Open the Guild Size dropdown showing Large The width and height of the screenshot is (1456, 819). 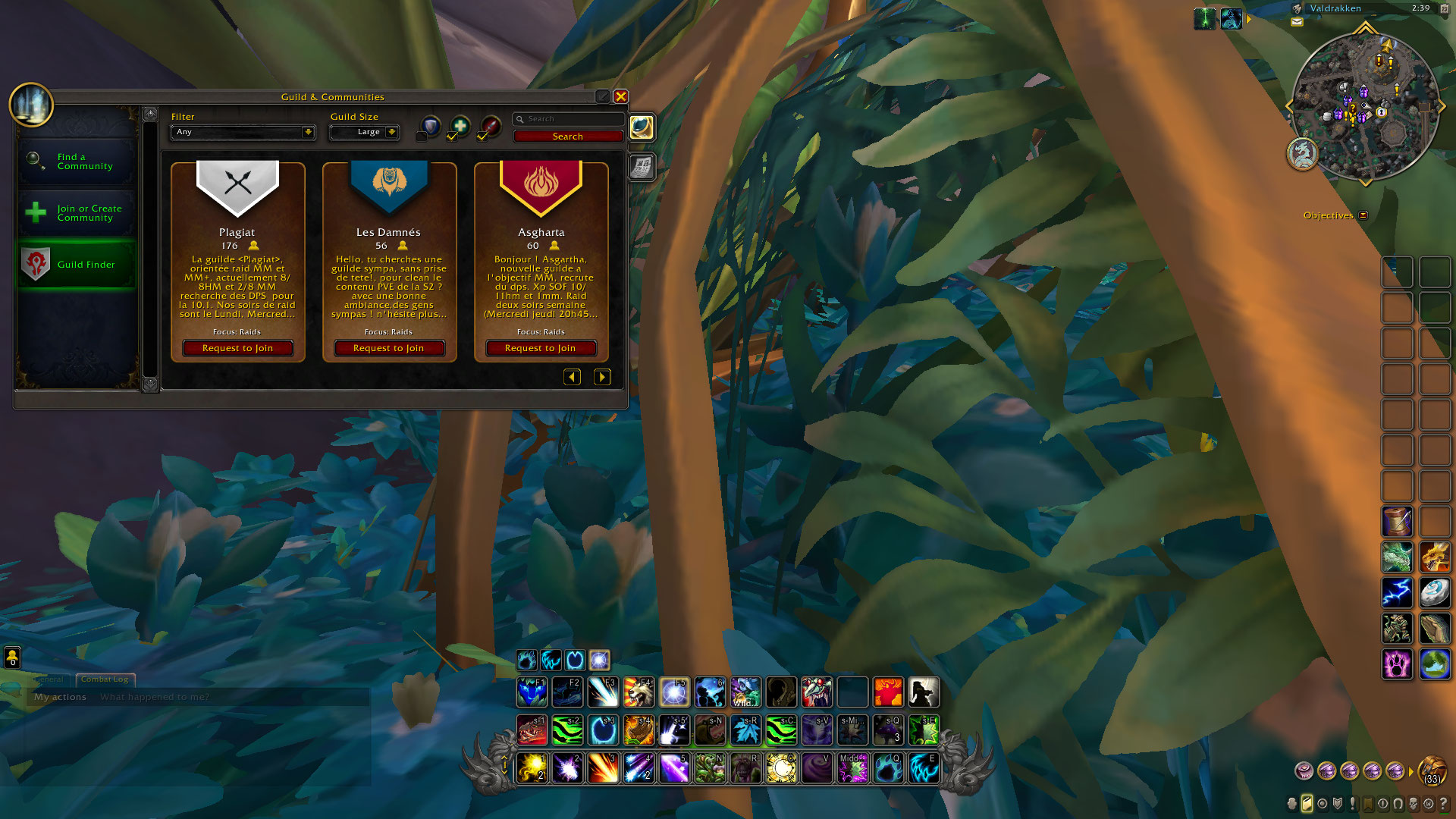(x=364, y=132)
